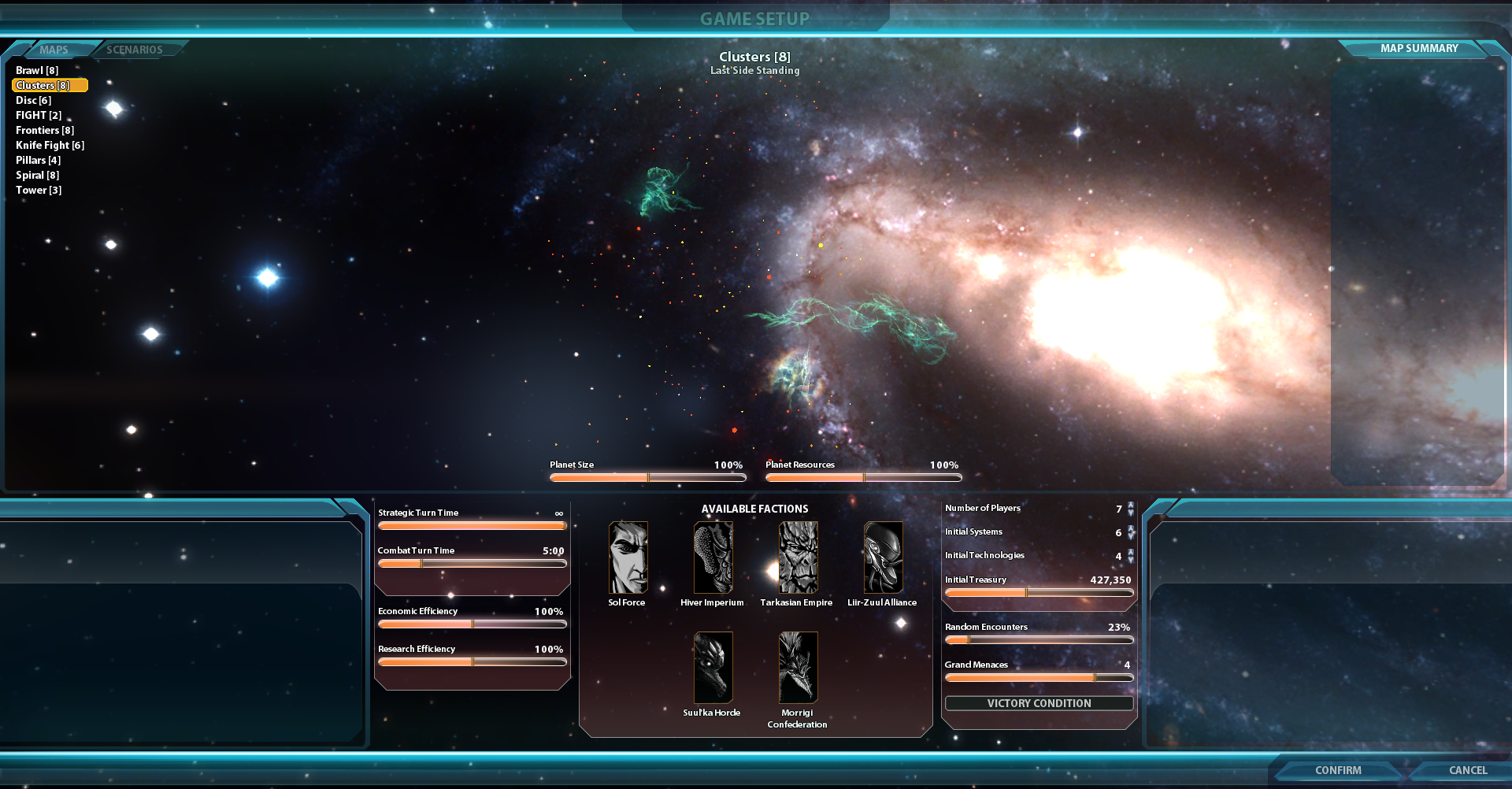Toggle the Tarkasian Empire faction portrait
Viewport: 1512px width, 789px height.
(x=798, y=557)
